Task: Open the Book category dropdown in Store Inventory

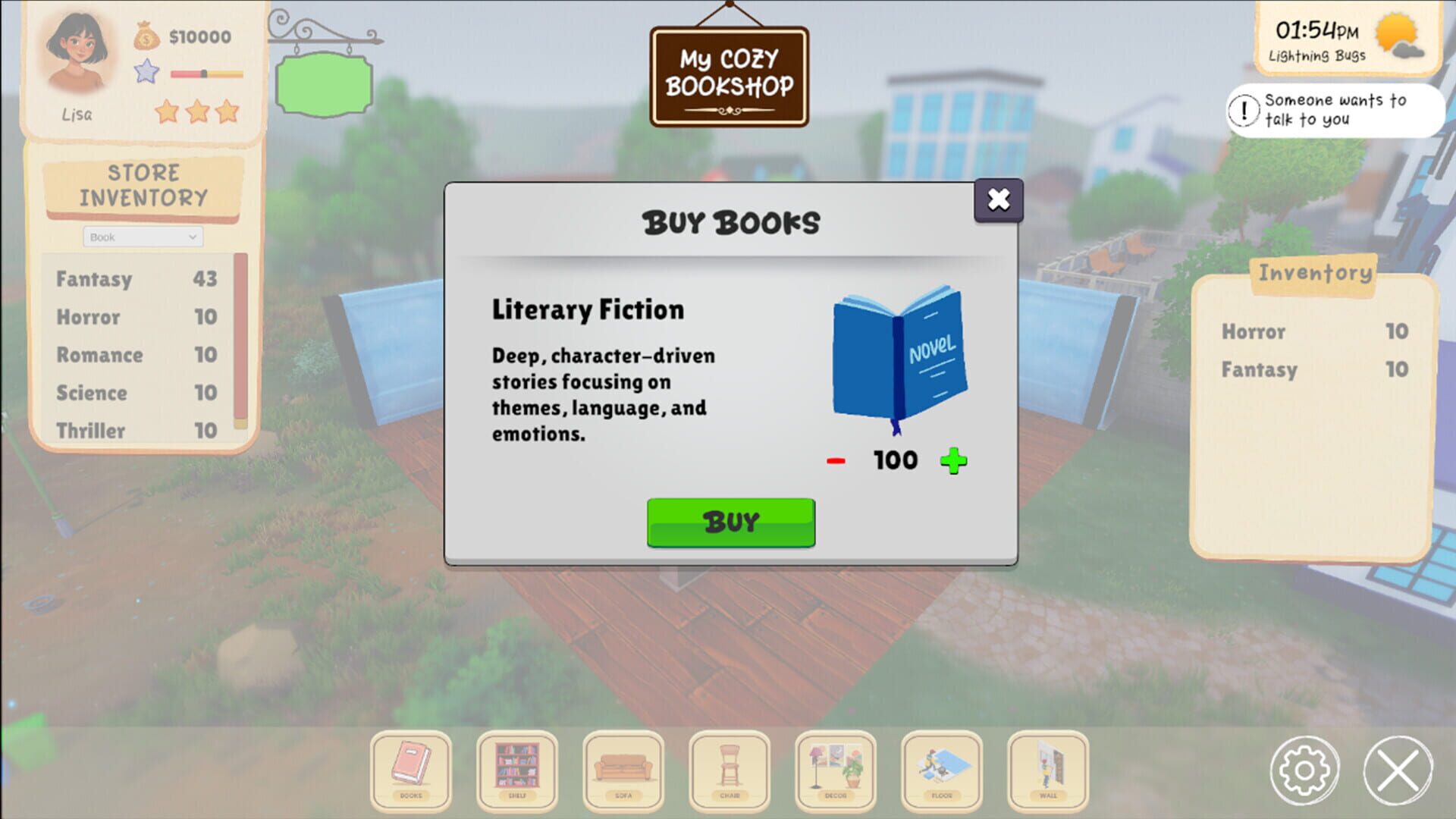Action: click(x=143, y=237)
